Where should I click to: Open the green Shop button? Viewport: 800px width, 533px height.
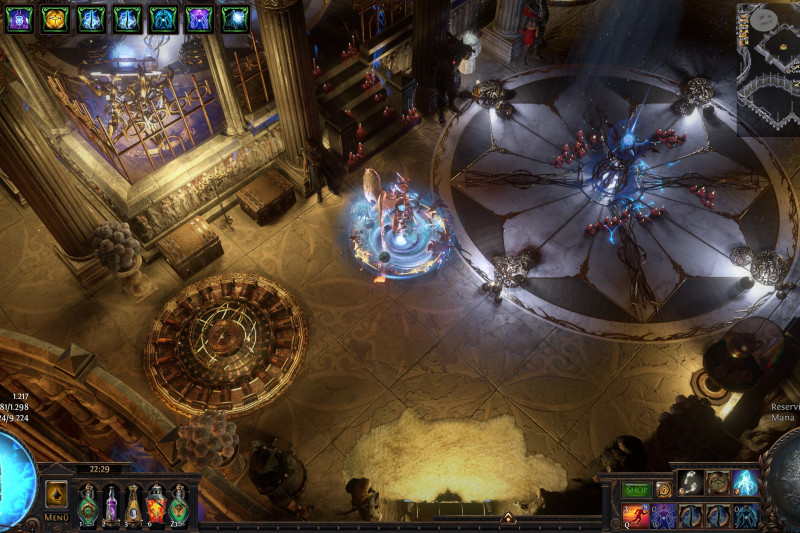[x=636, y=490]
